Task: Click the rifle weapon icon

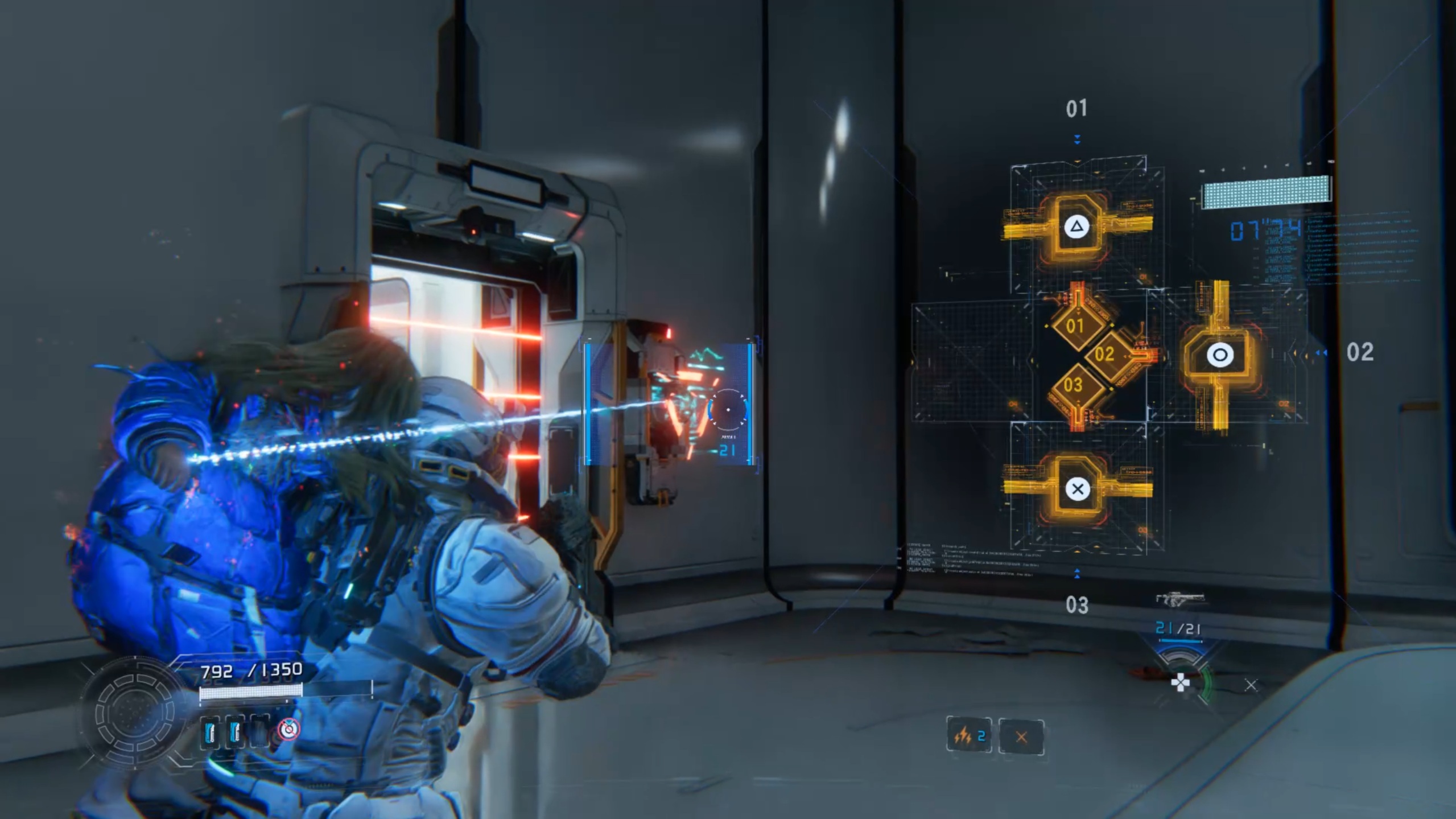Action: click(x=1180, y=599)
